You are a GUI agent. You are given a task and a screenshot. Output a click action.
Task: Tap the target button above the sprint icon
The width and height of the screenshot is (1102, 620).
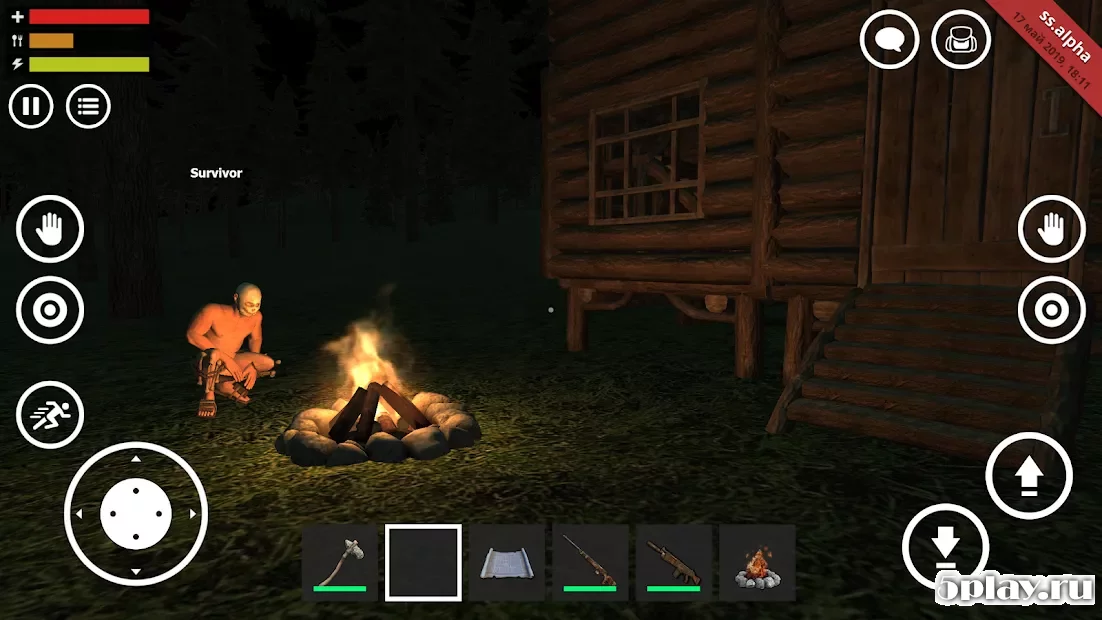click(x=50, y=310)
